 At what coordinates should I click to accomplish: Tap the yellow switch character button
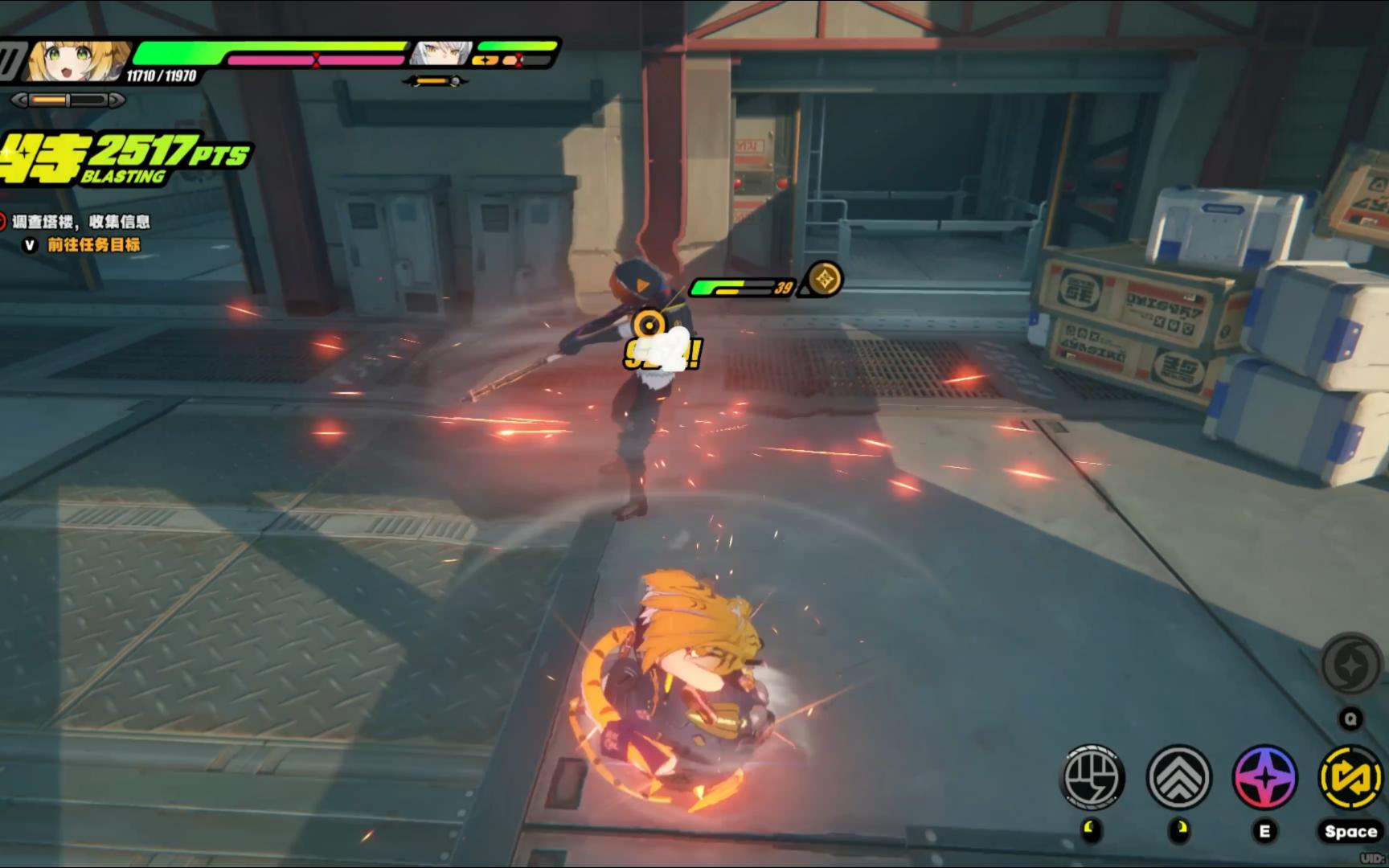point(1350,777)
